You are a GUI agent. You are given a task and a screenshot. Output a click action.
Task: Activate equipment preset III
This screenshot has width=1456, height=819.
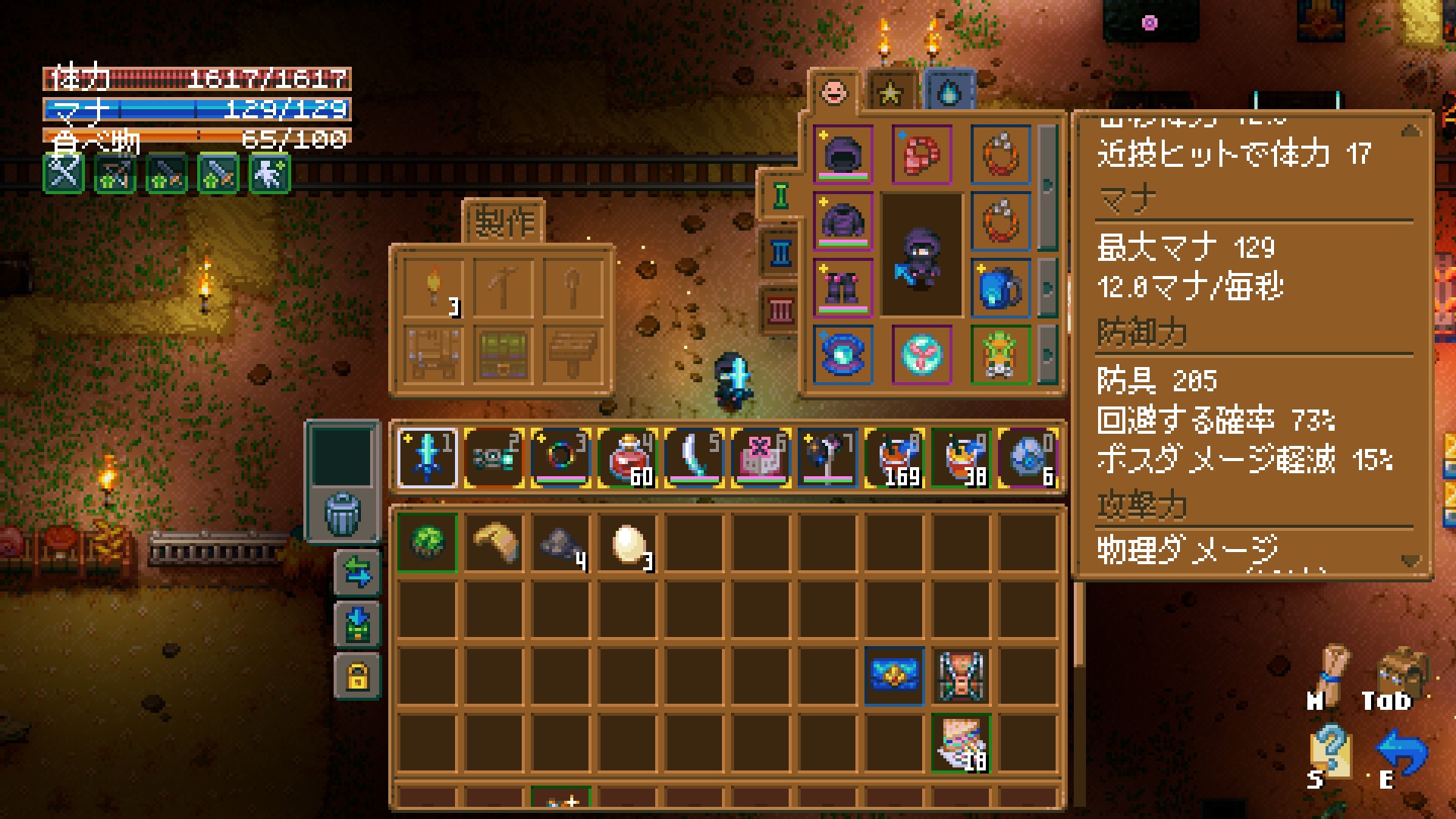780,310
